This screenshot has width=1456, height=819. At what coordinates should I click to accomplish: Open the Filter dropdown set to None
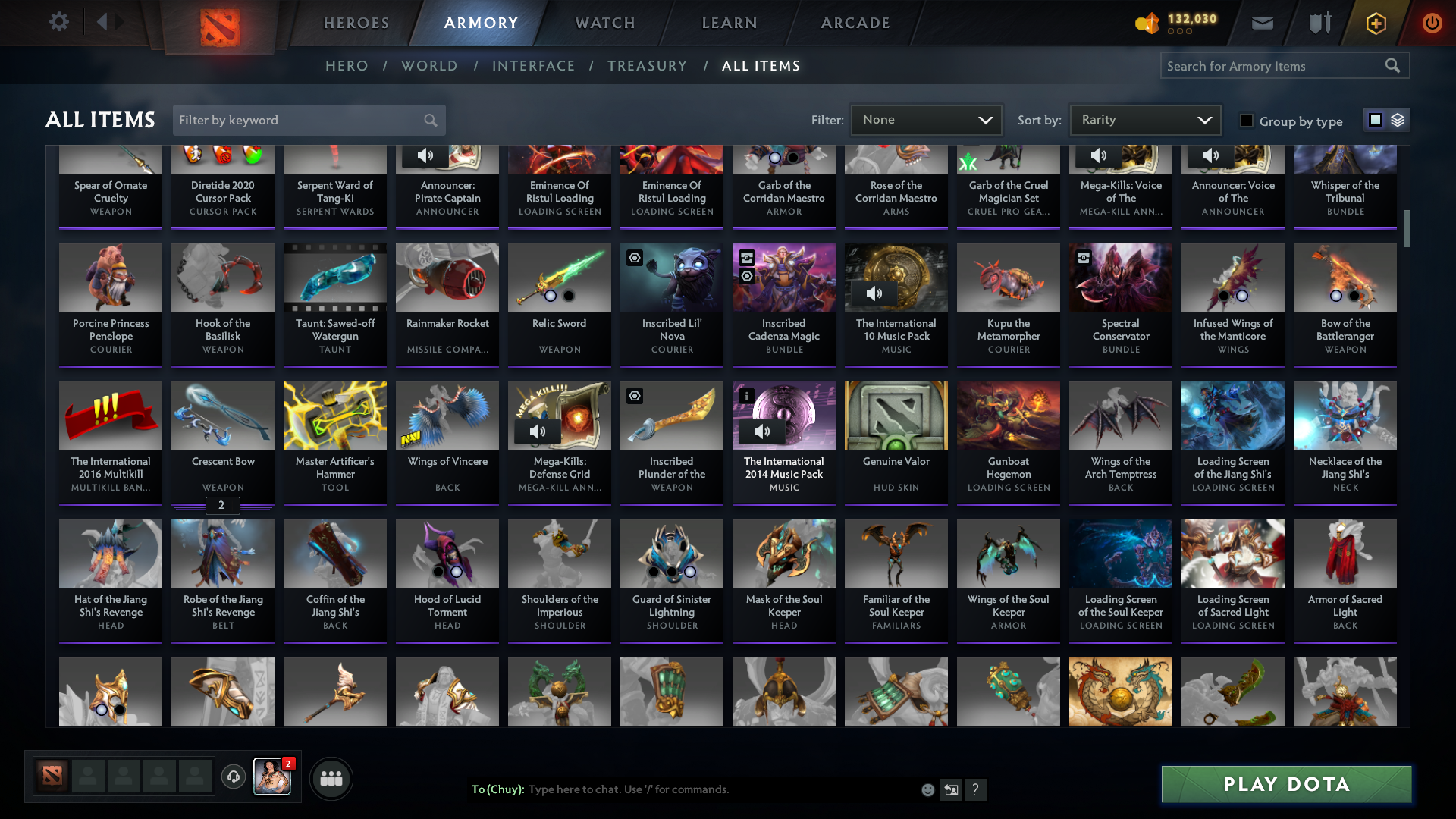coord(925,119)
